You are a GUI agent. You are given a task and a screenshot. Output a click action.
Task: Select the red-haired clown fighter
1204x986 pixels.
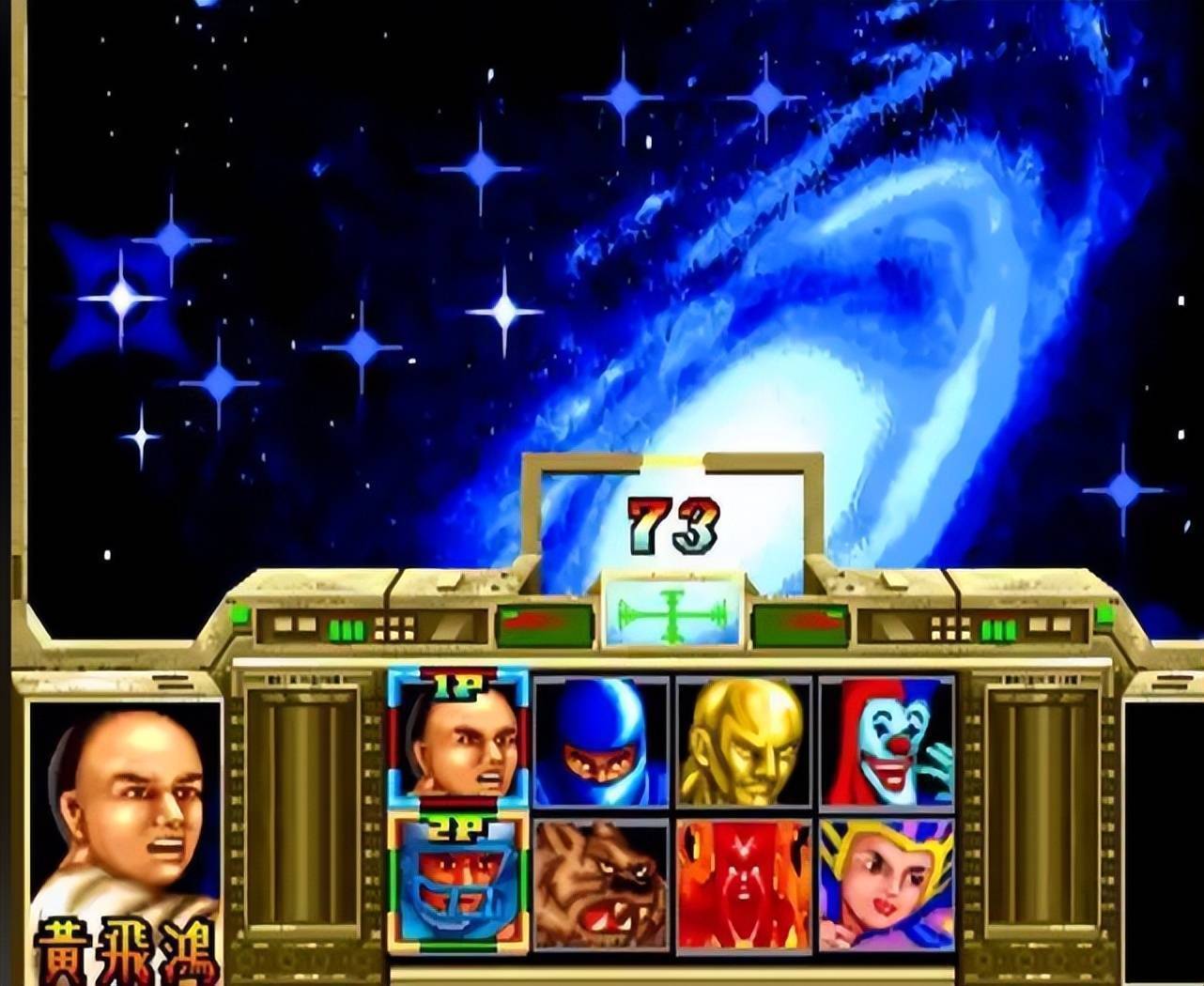[x=886, y=741]
